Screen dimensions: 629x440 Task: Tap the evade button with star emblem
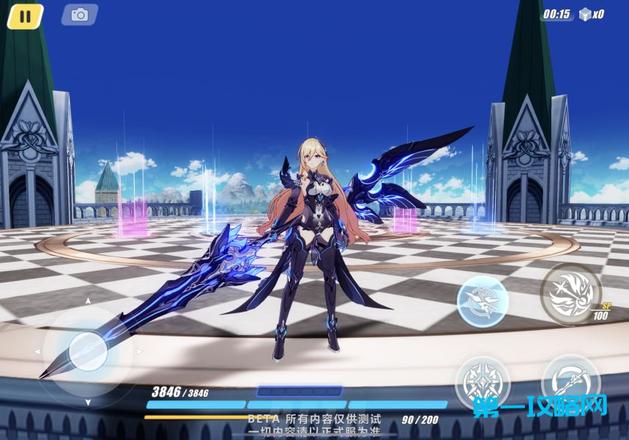coord(483,382)
